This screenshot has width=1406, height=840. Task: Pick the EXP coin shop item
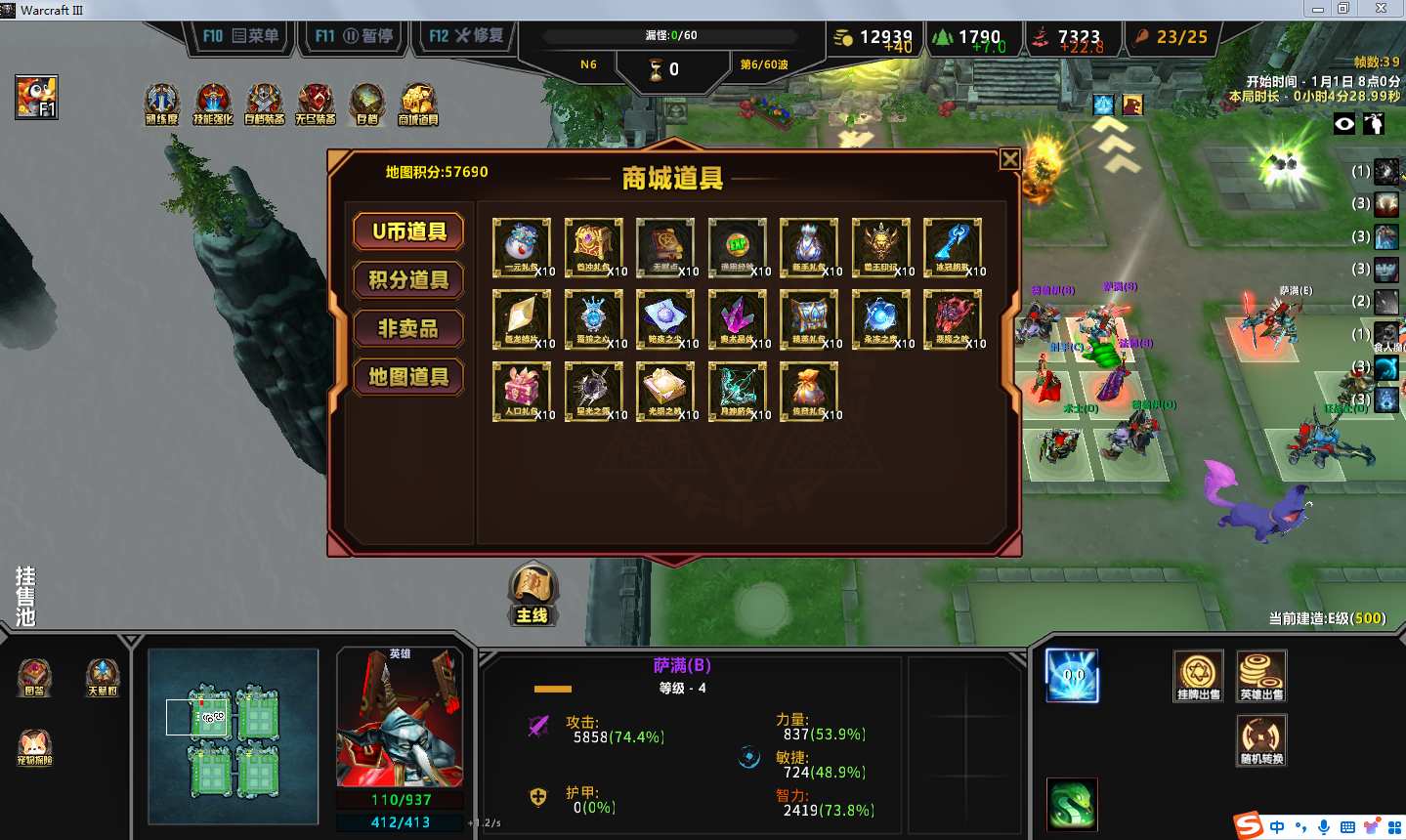tap(737, 246)
